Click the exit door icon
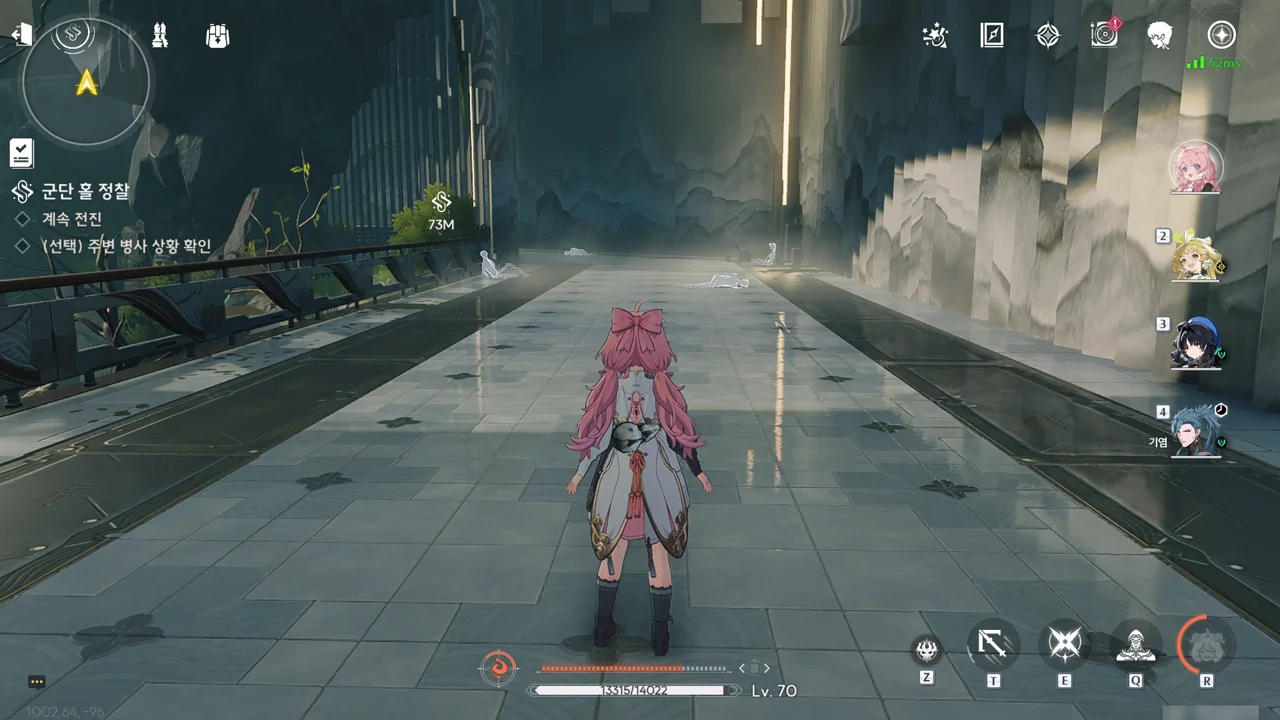1280x720 pixels. (x=22, y=35)
